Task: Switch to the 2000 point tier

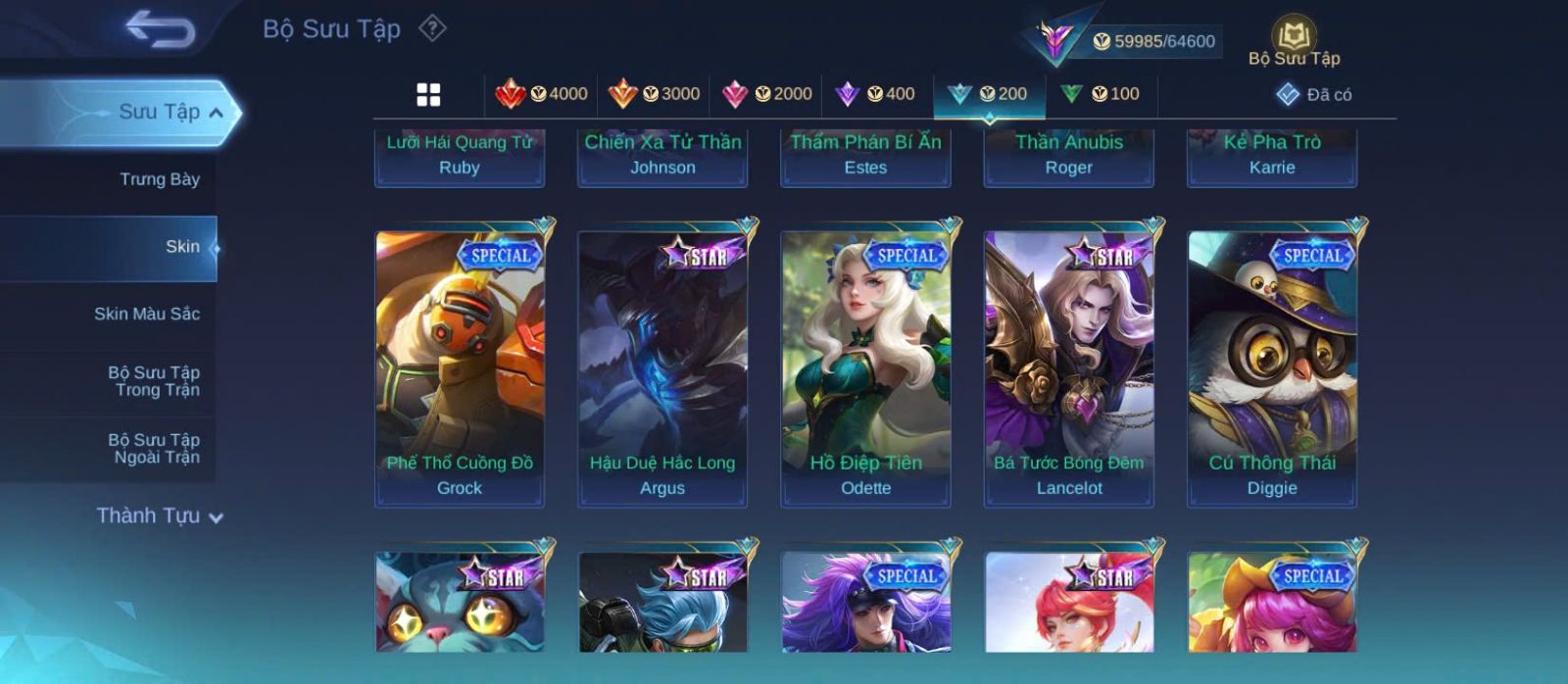Action: coord(766,94)
